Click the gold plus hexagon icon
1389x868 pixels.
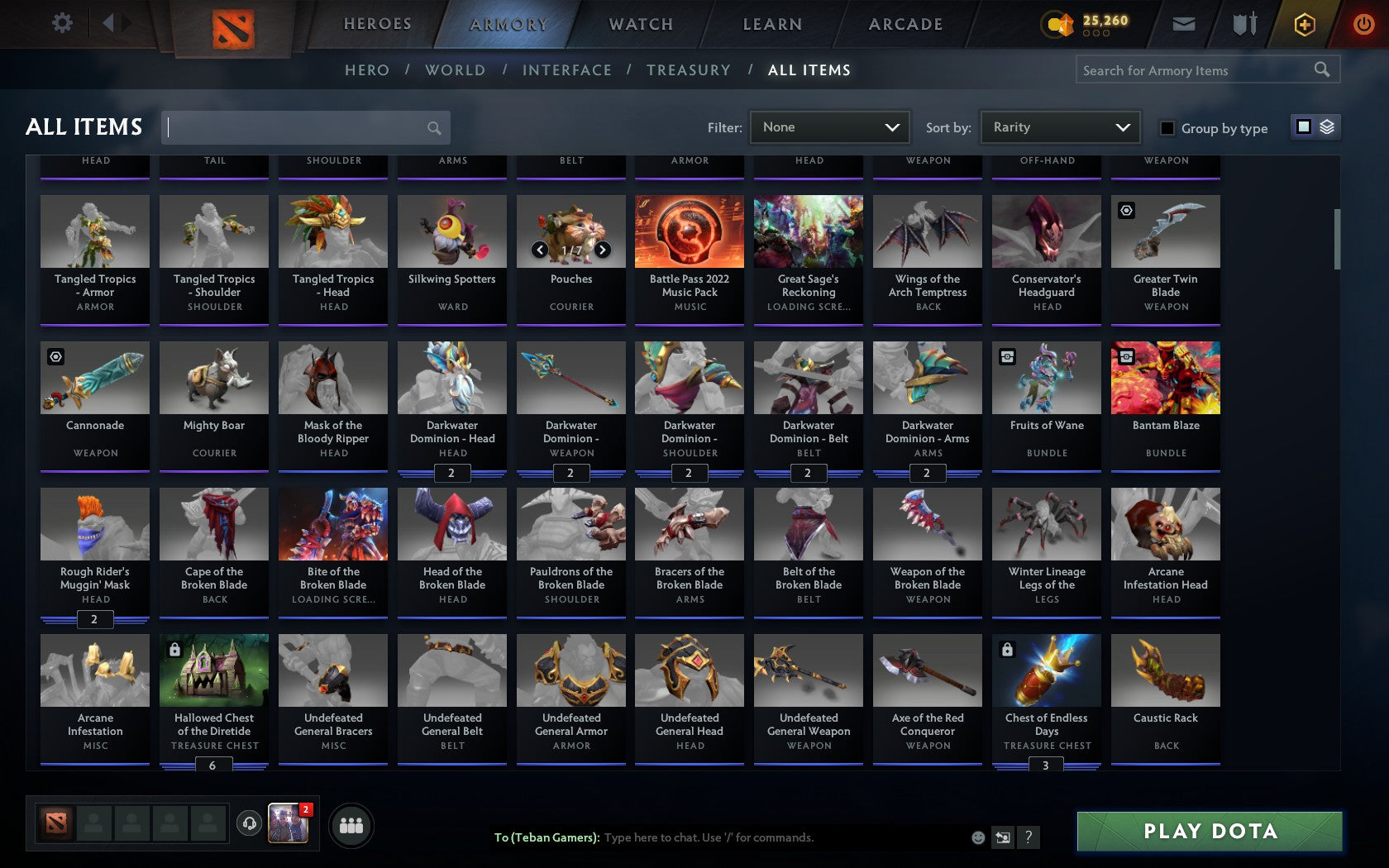[1305, 25]
